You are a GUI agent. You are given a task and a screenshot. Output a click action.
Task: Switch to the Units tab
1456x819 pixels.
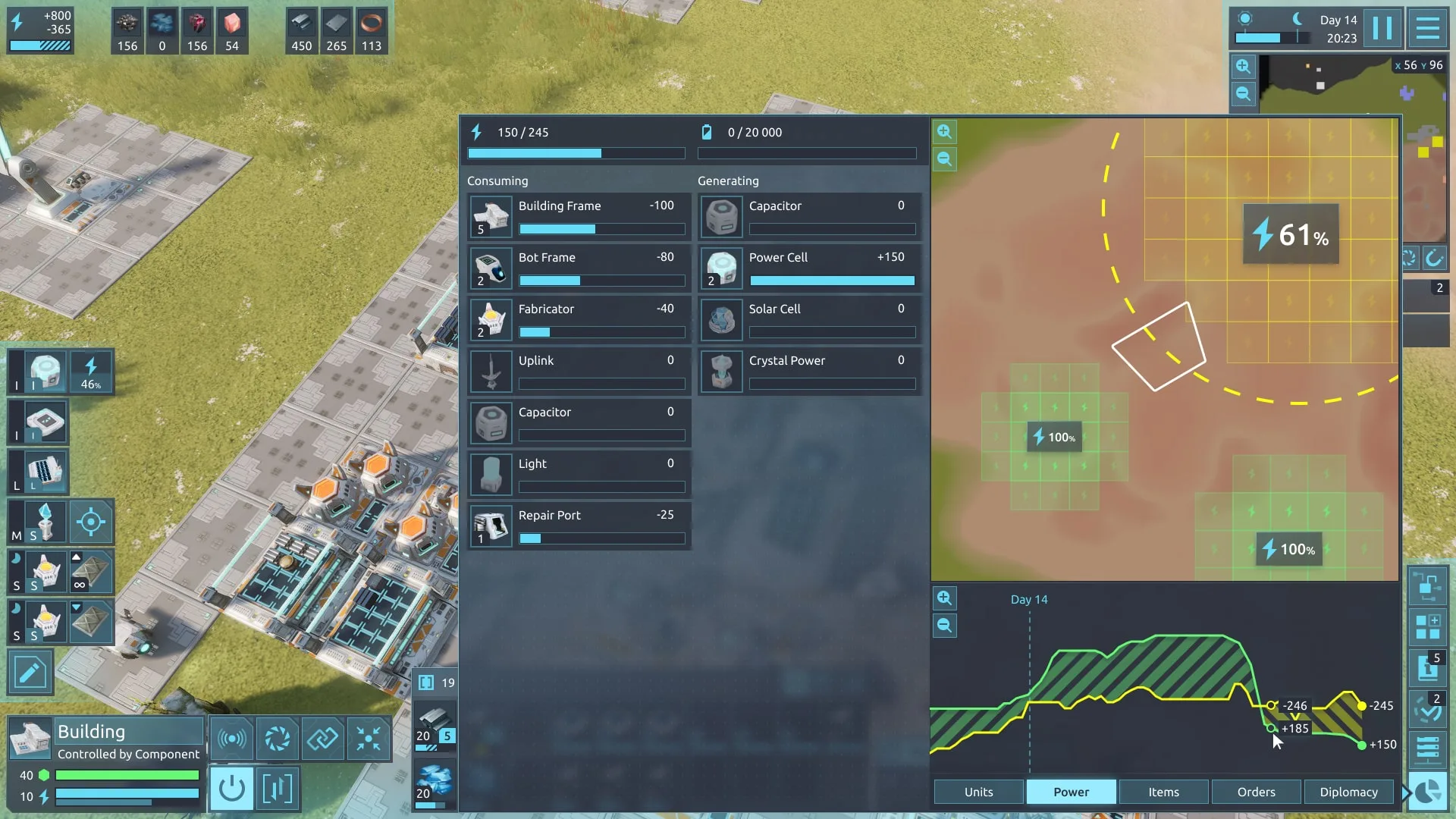(x=978, y=792)
